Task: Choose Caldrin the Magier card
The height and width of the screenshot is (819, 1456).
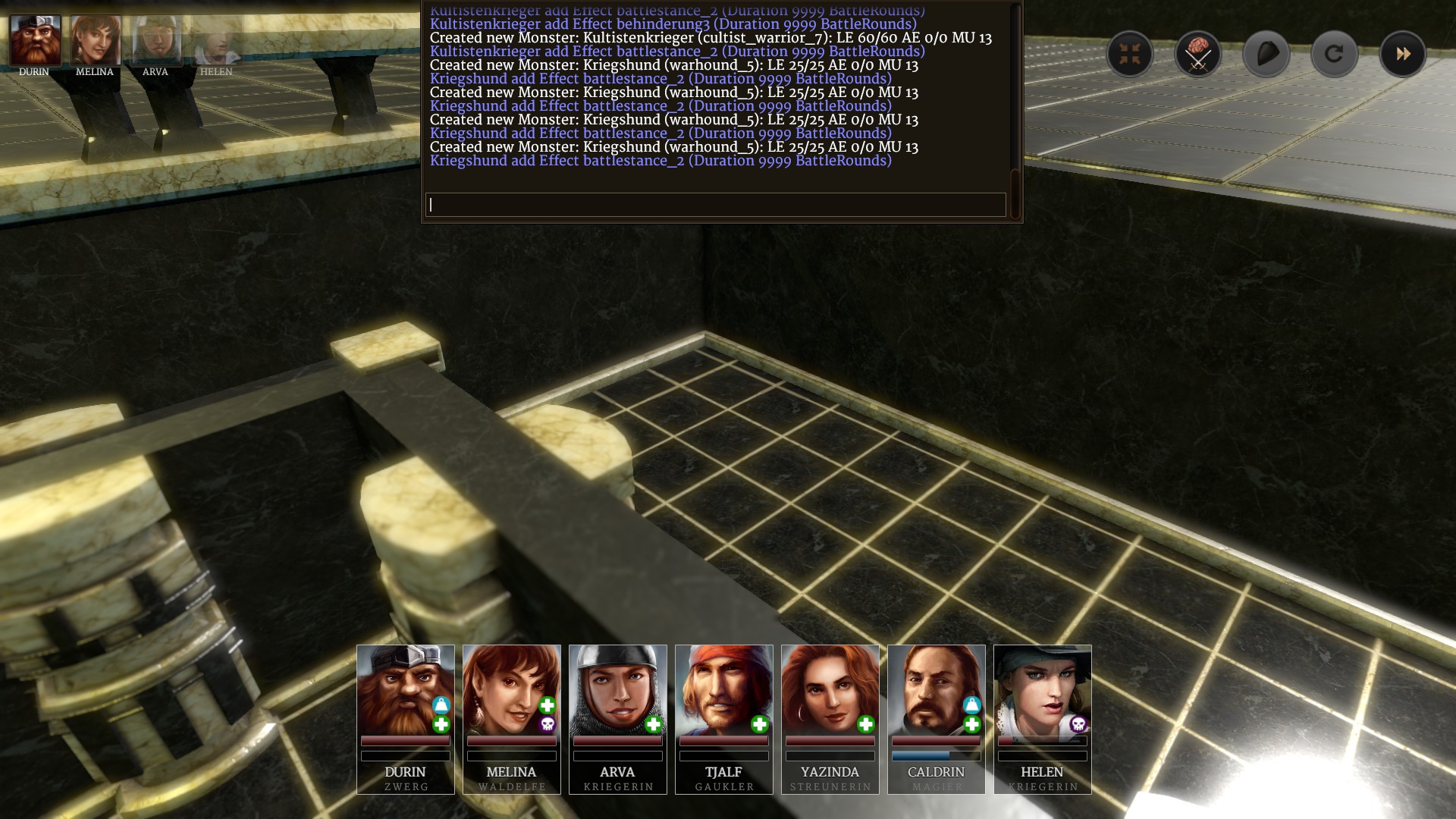Action: click(936, 718)
